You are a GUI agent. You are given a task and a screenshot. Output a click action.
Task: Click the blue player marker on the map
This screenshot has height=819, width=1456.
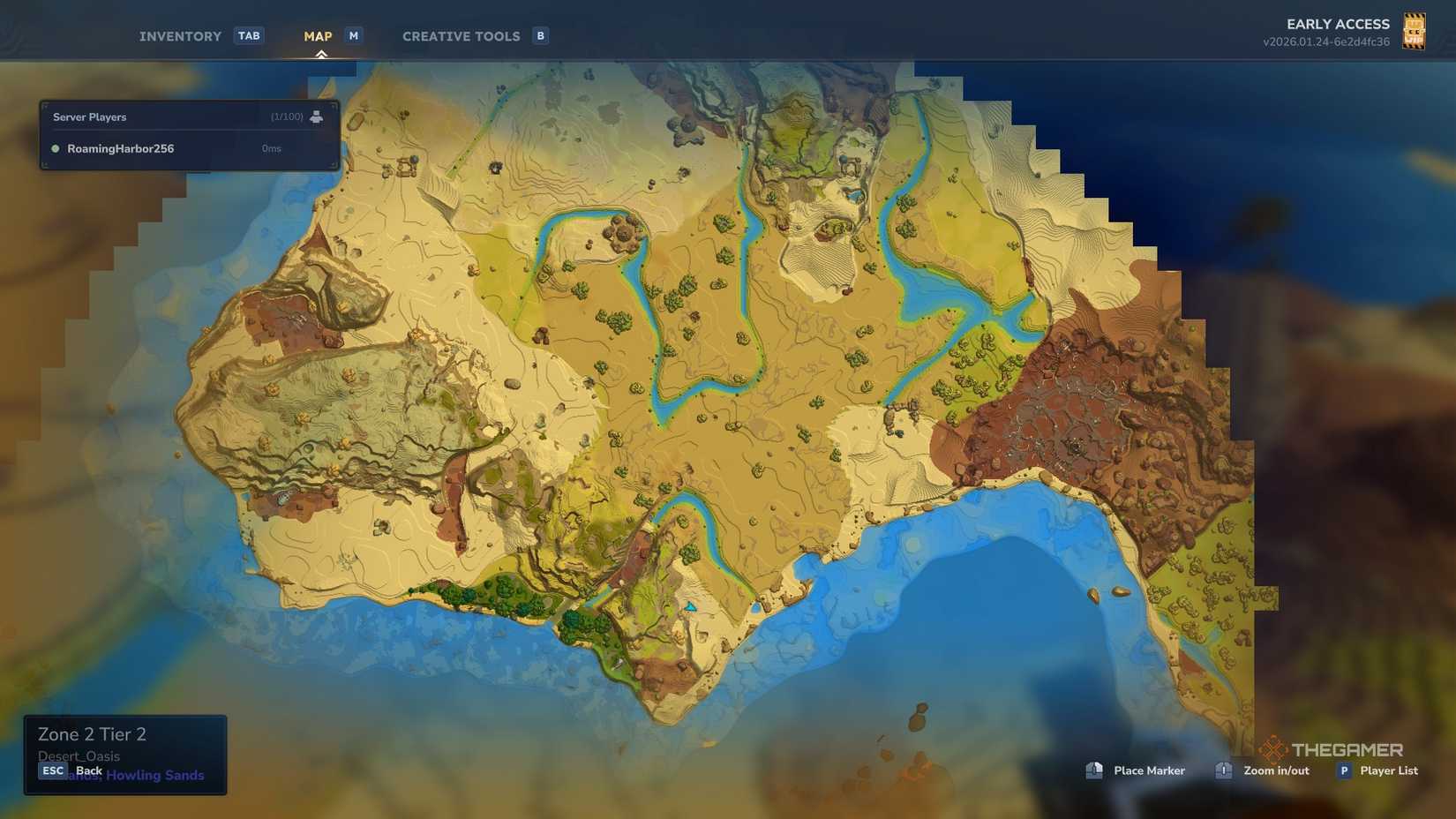pos(691,607)
